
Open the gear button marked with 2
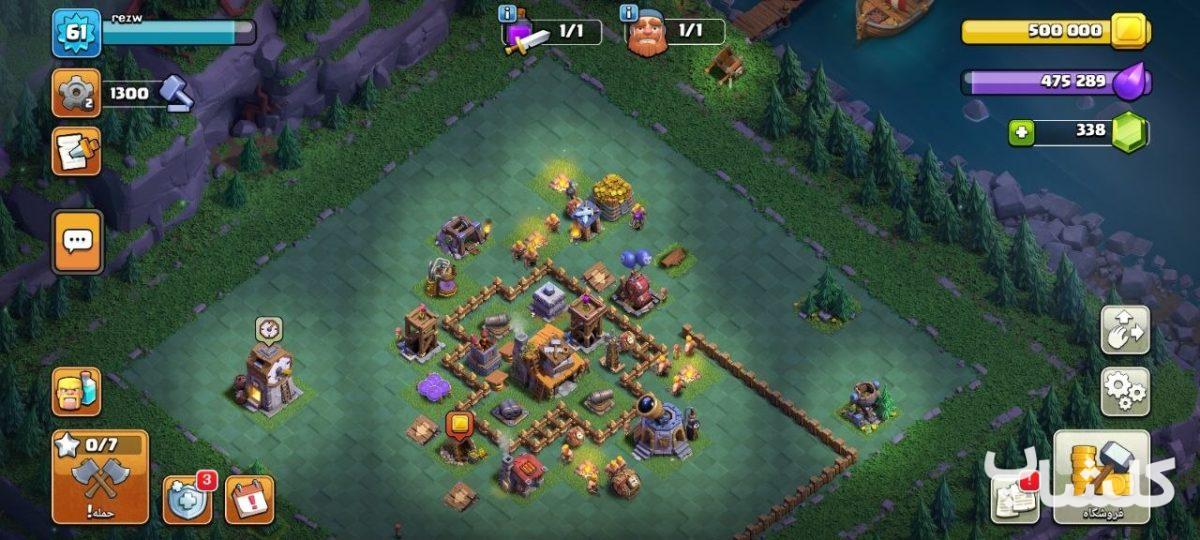tap(76, 93)
